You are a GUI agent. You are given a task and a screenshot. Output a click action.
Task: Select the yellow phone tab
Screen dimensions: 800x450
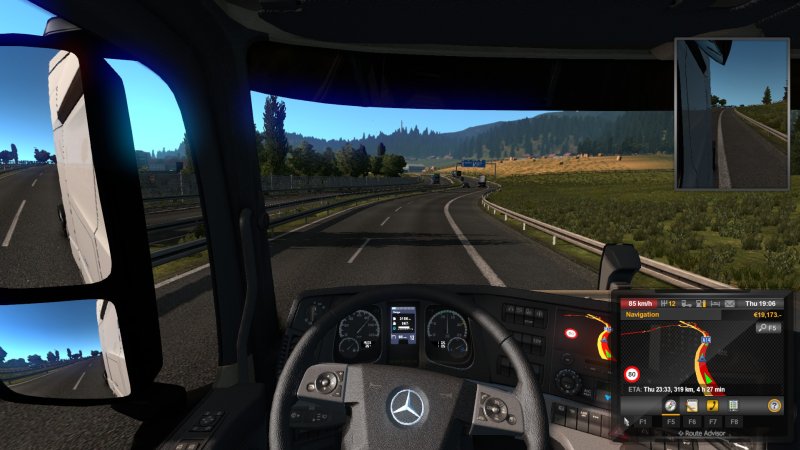pos(712,406)
